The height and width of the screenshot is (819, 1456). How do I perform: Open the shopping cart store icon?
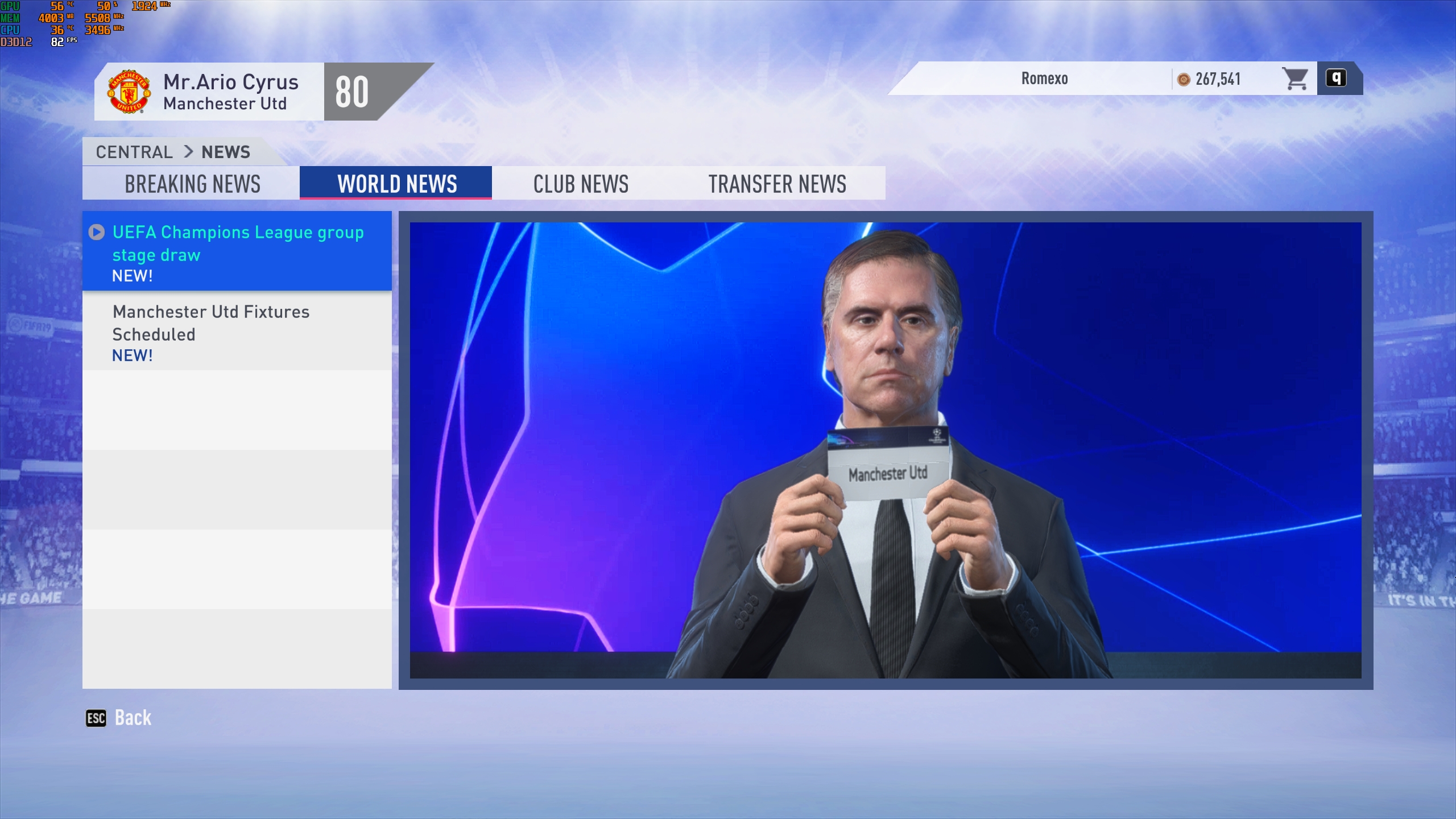tap(1295, 79)
